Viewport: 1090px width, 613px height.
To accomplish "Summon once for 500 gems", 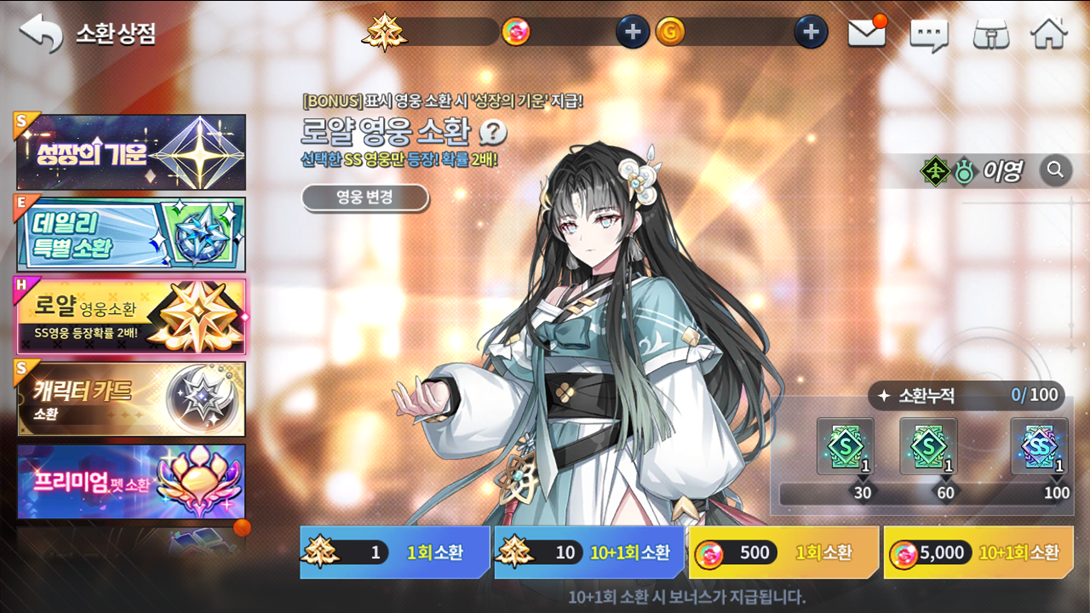I will click(x=783, y=553).
